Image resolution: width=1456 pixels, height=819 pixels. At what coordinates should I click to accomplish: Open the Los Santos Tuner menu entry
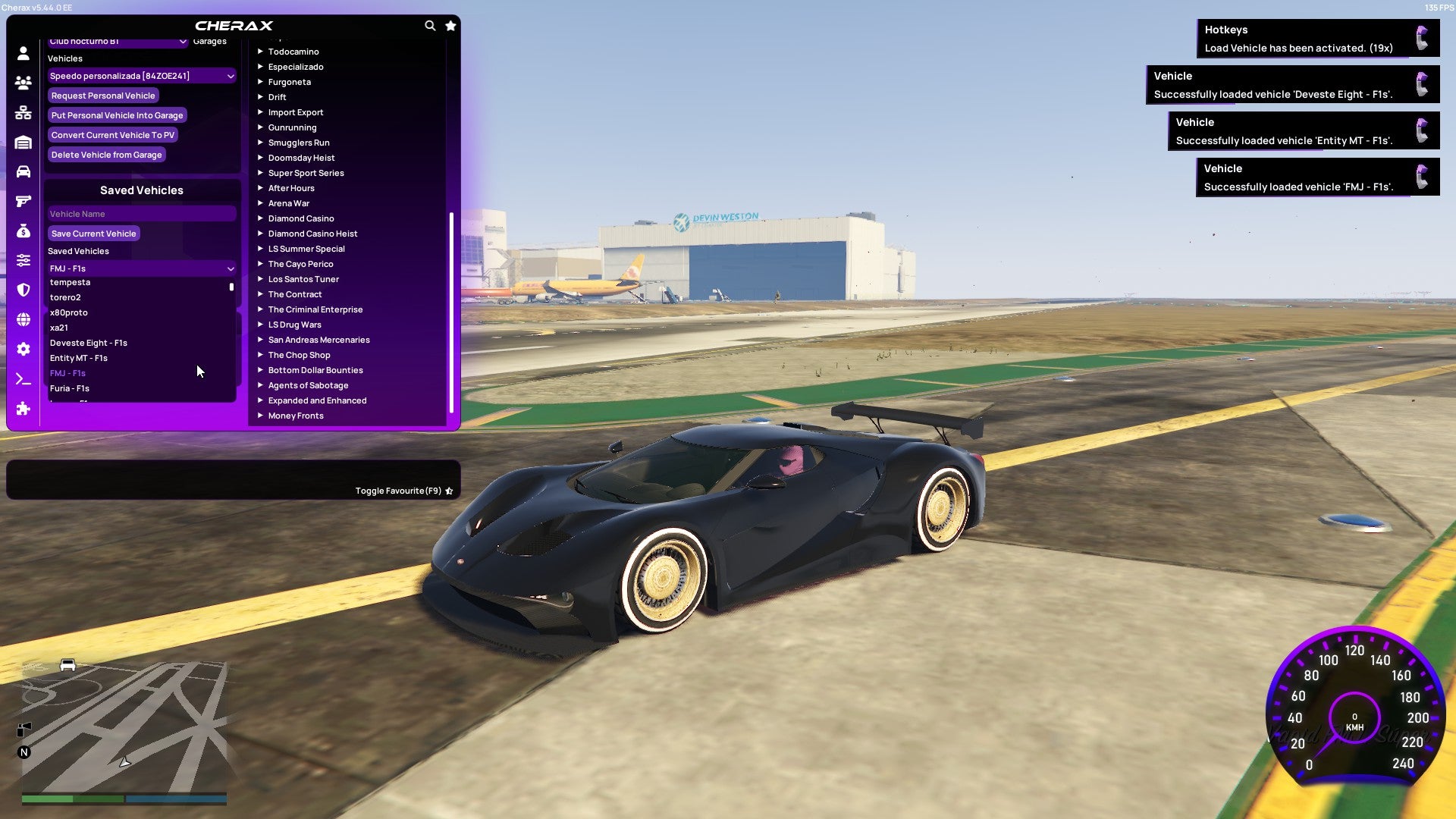tap(303, 279)
